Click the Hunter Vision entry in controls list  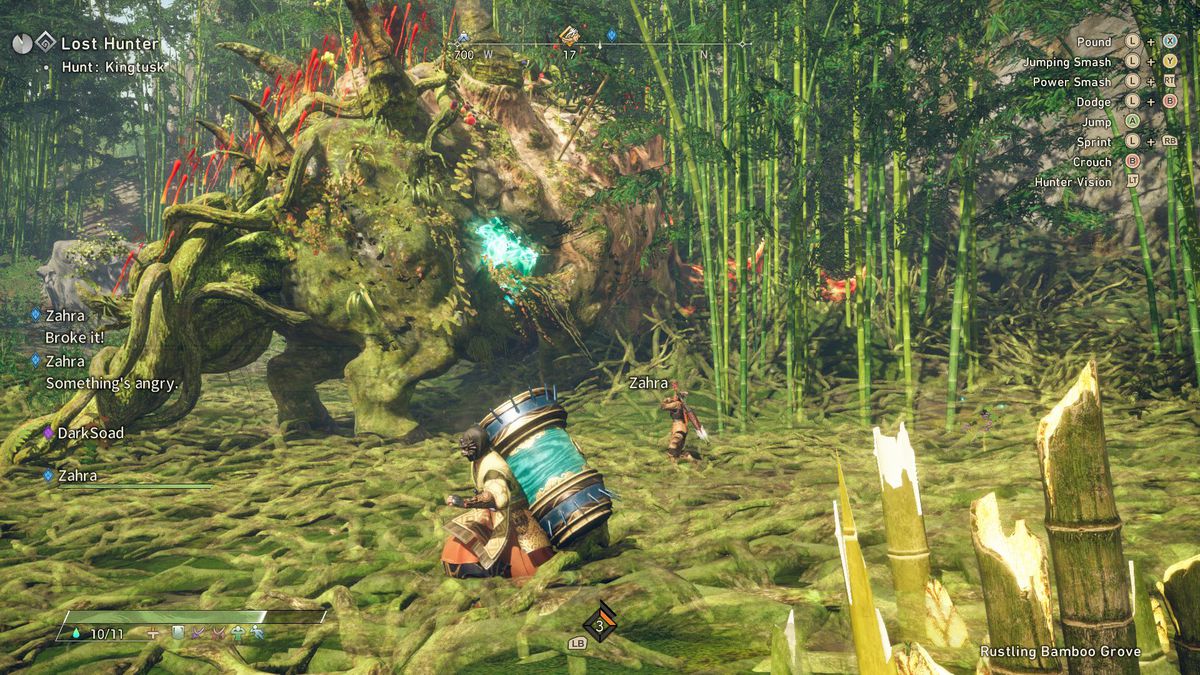click(1073, 182)
